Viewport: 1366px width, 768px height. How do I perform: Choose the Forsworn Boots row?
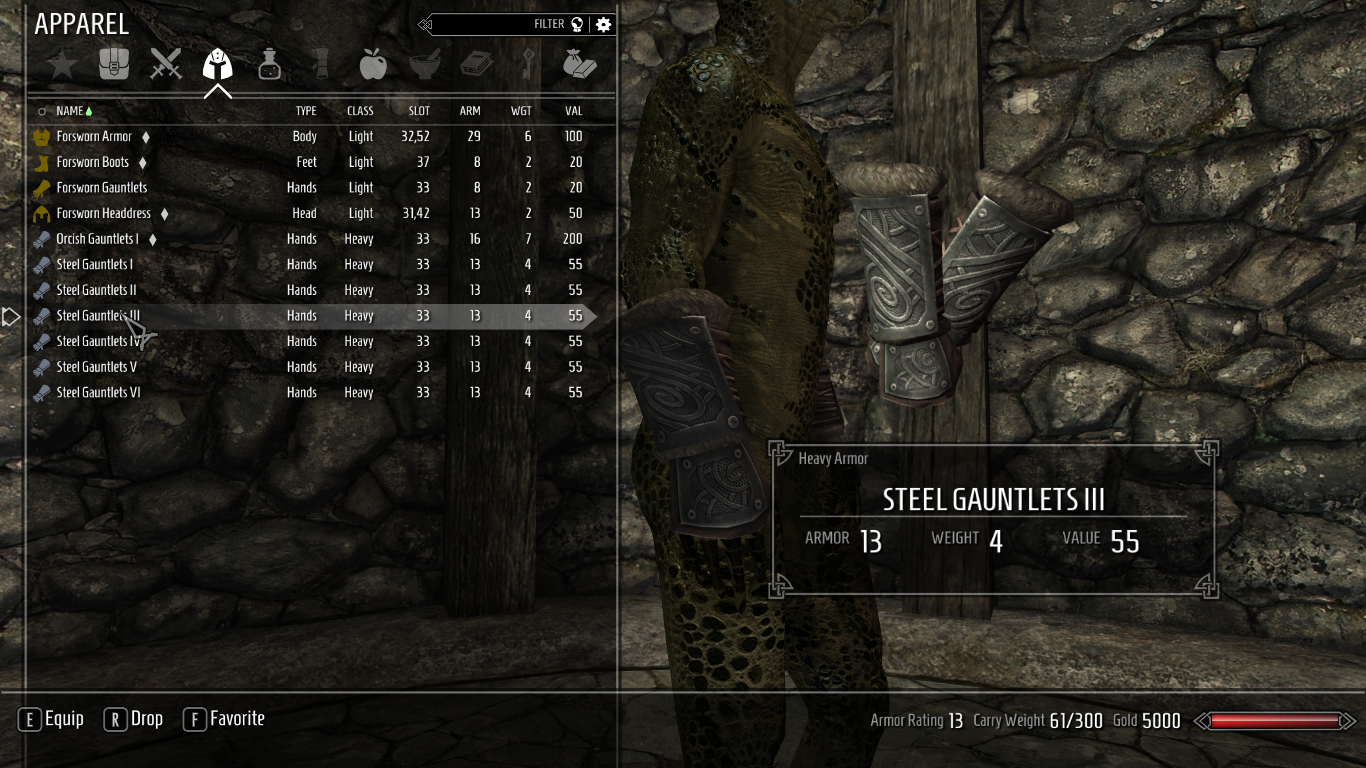[92, 162]
